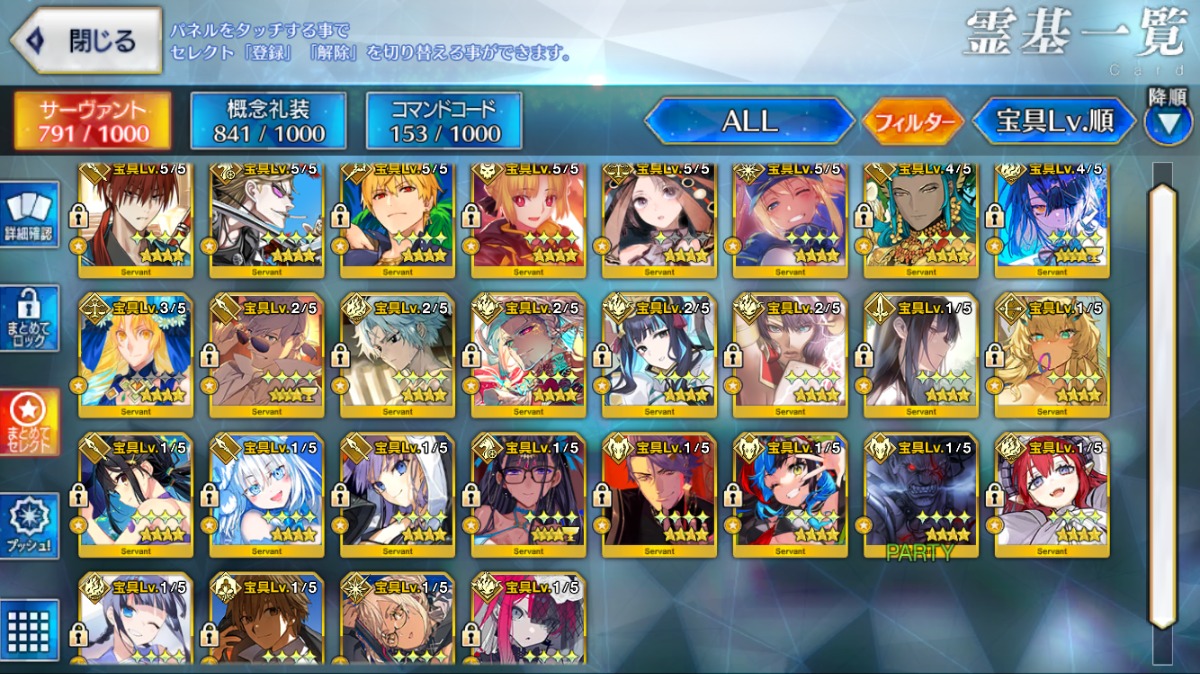Close the card list with 閉じる
1200x674 pixels.
(86, 40)
